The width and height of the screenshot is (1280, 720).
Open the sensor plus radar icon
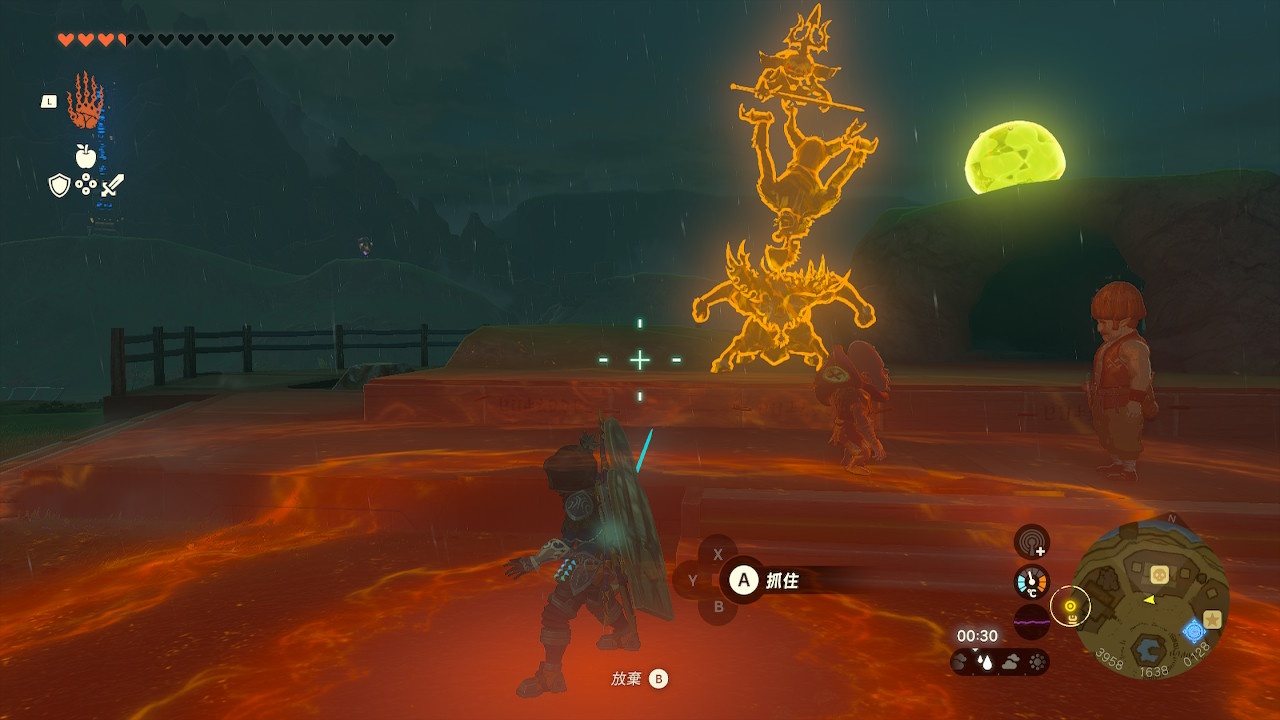pyautogui.click(x=1031, y=543)
